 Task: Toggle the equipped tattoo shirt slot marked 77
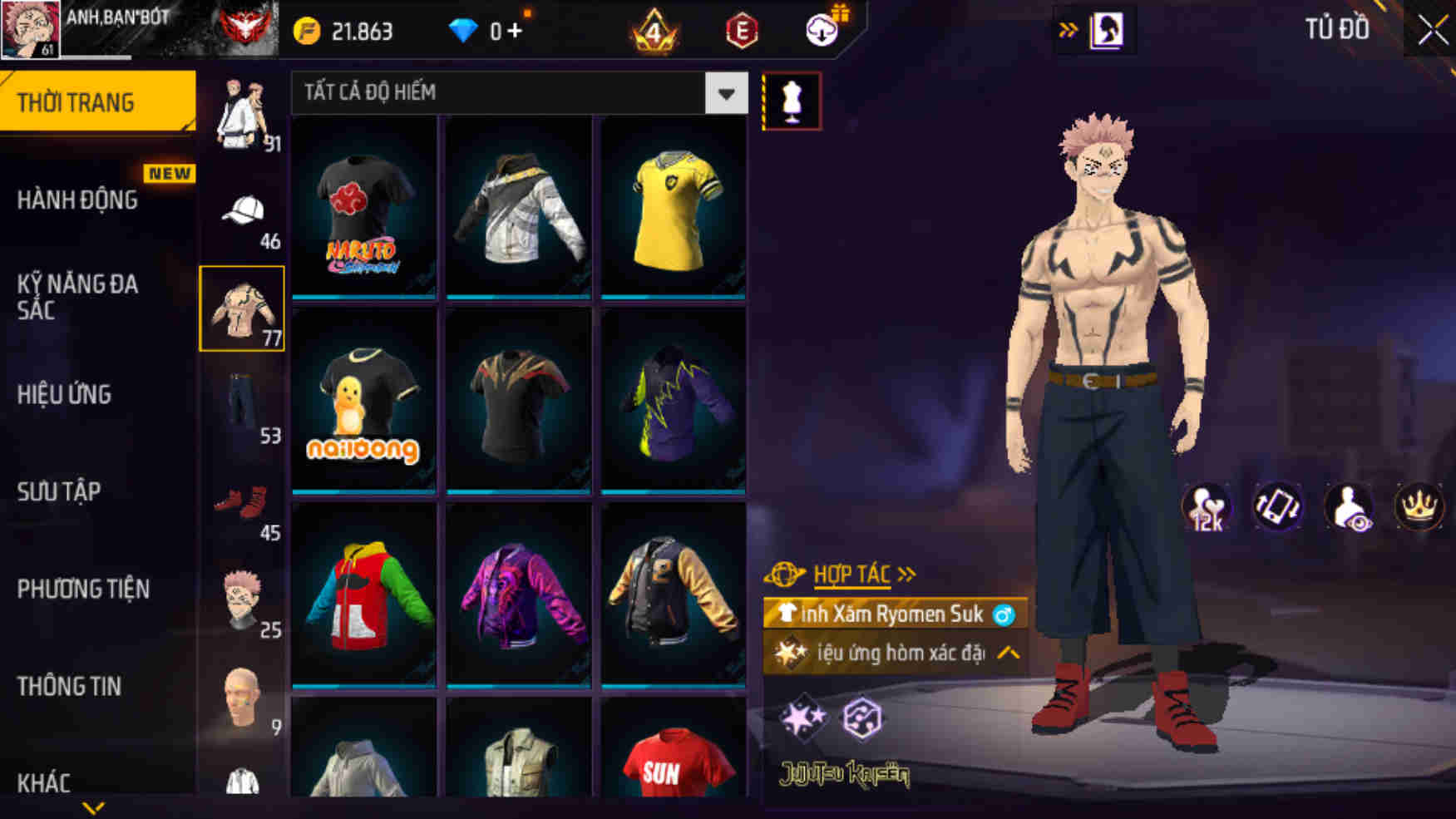242,309
